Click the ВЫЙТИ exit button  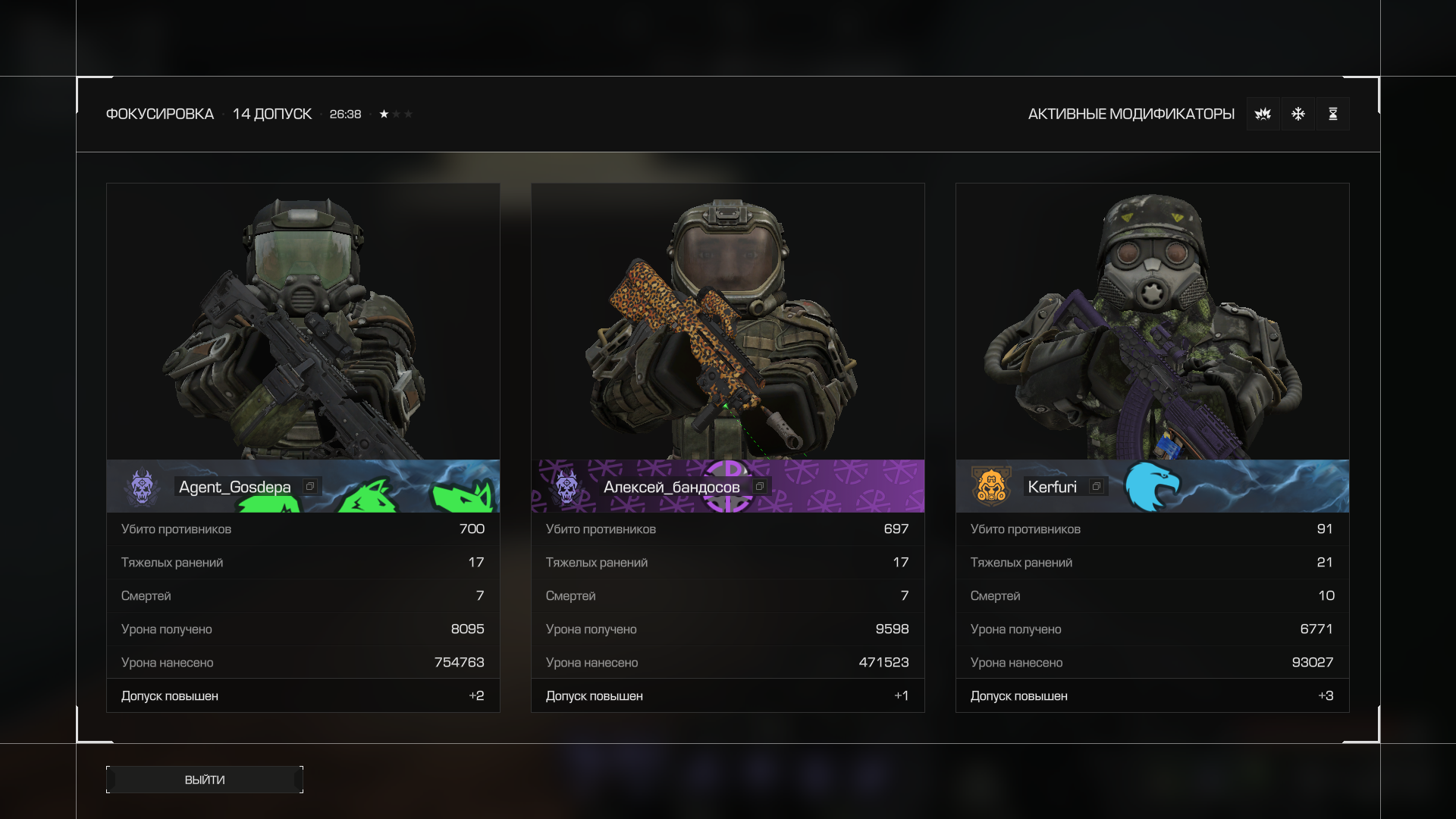[205, 780]
